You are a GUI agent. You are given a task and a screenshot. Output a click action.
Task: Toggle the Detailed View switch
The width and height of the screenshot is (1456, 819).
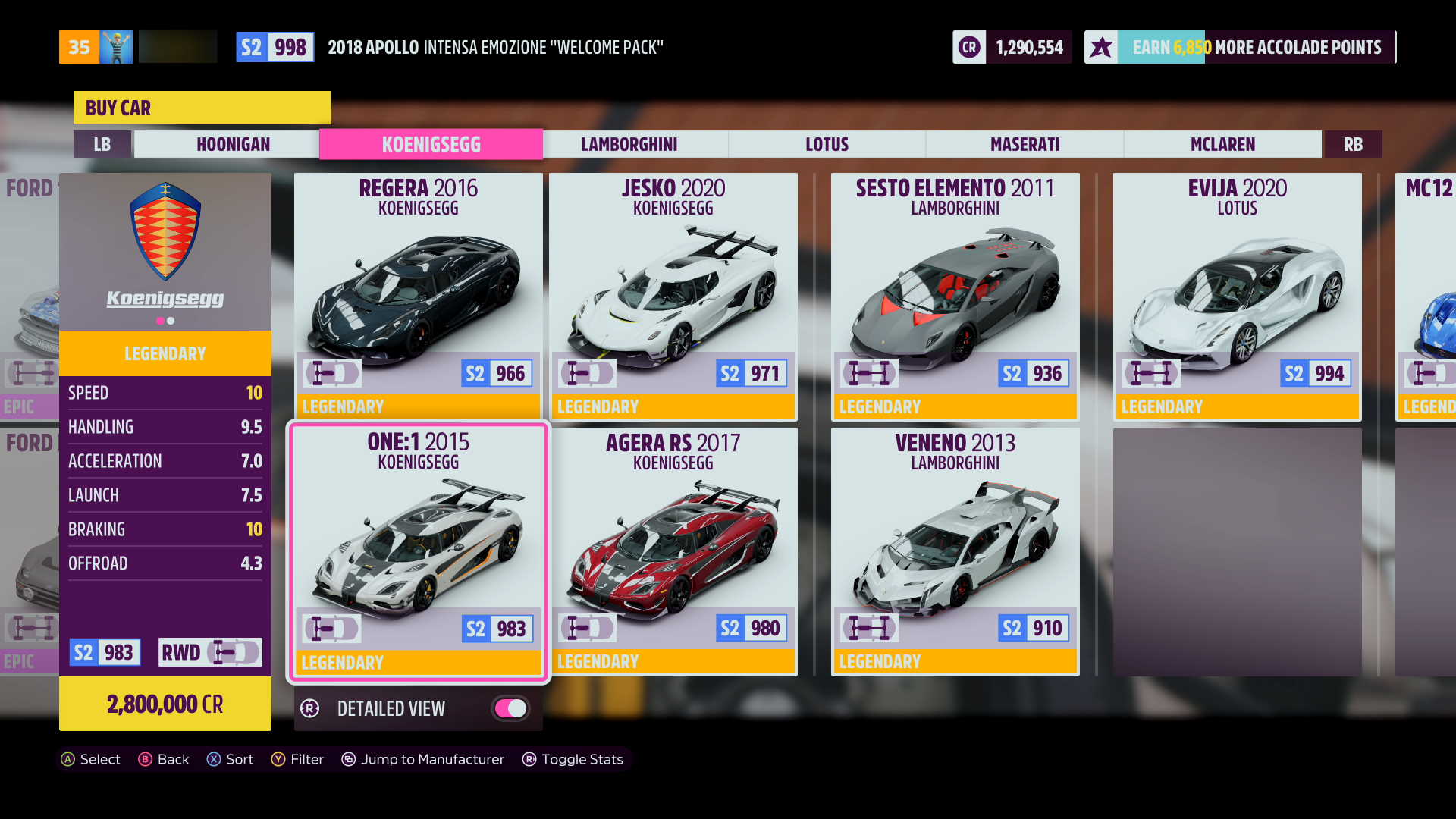(510, 708)
